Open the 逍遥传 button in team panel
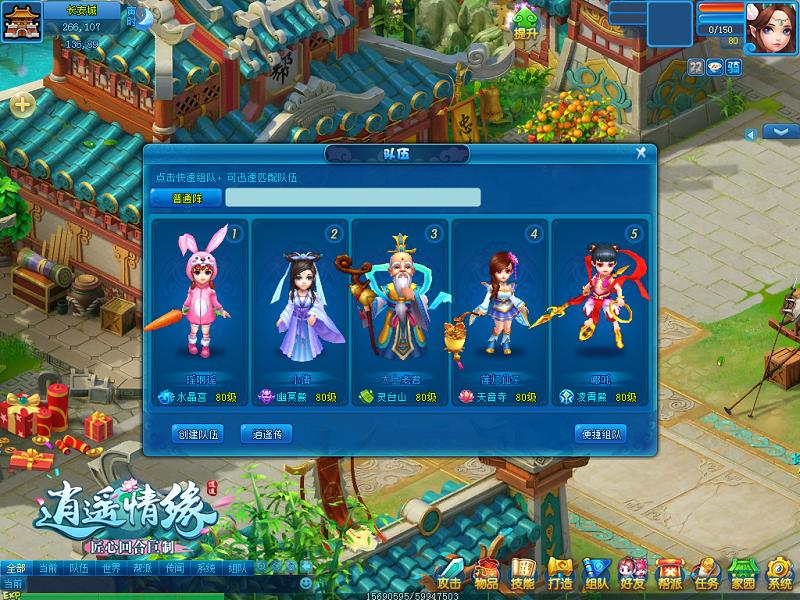Viewport: 800px width, 600px height. [266, 434]
